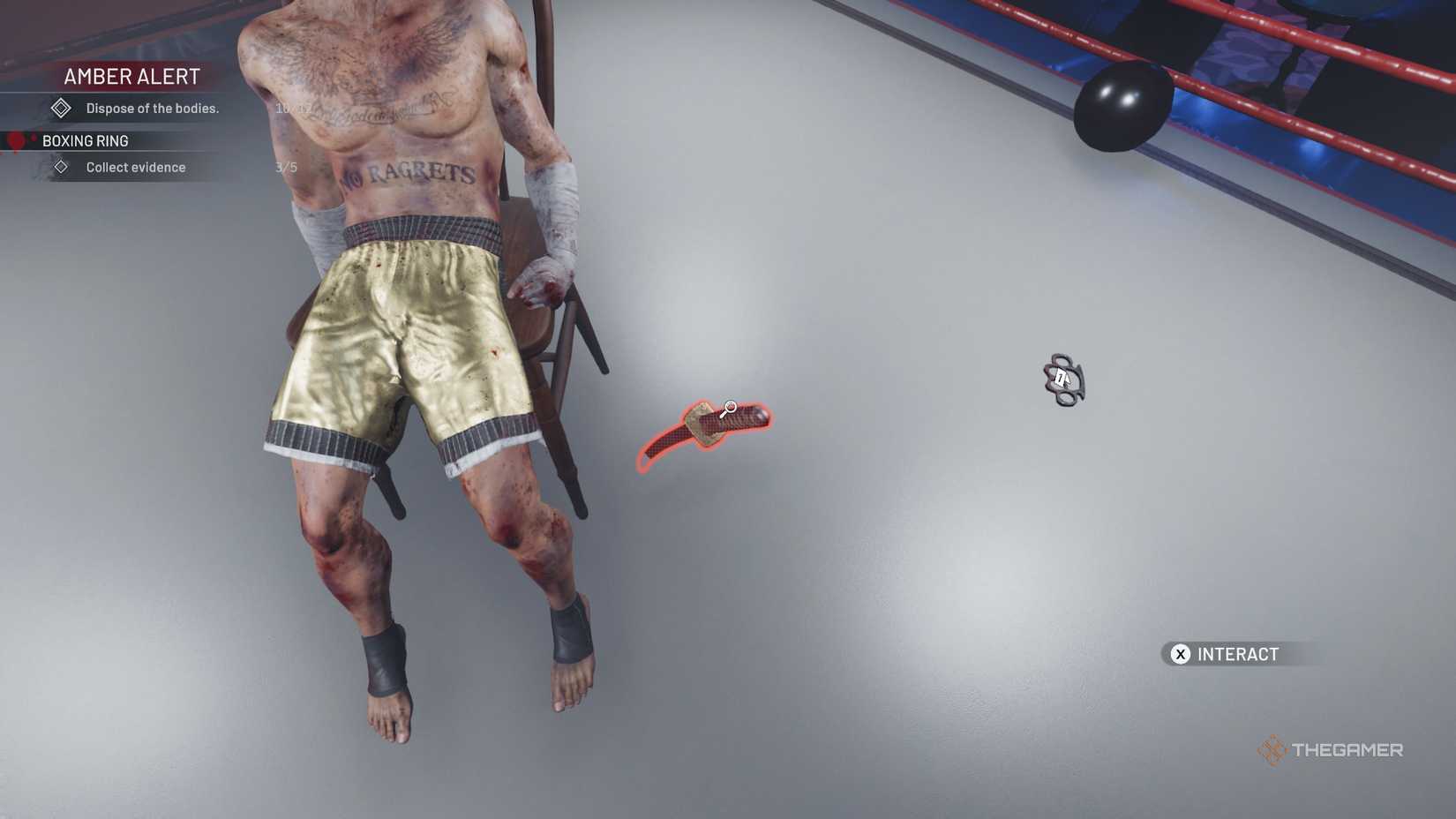Click the diamond icon beside Dispose of the bodies
The height and width of the screenshot is (819, 1456).
tap(61, 107)
